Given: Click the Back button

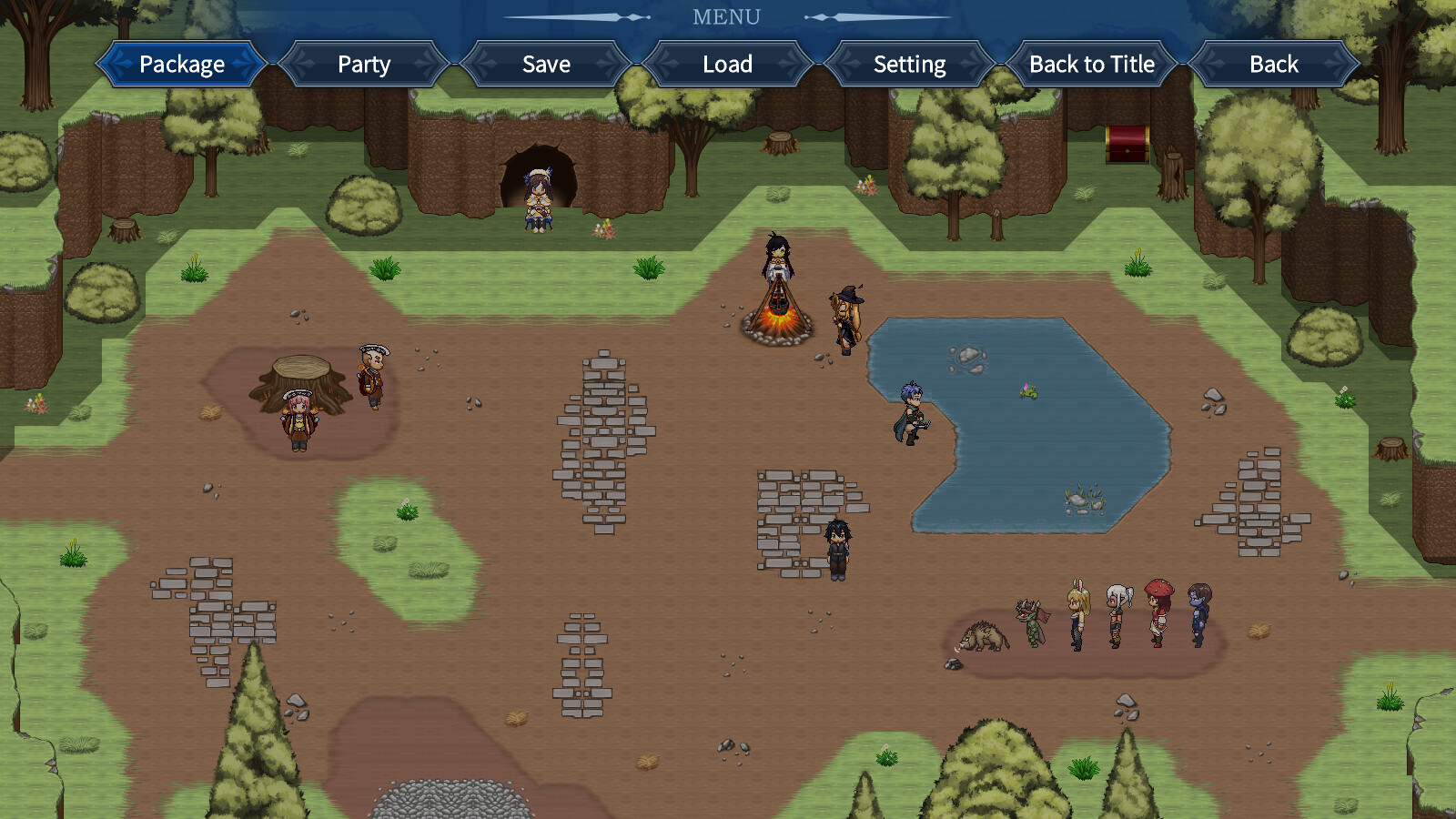Looking at the screenshot, I should 1273,64.
